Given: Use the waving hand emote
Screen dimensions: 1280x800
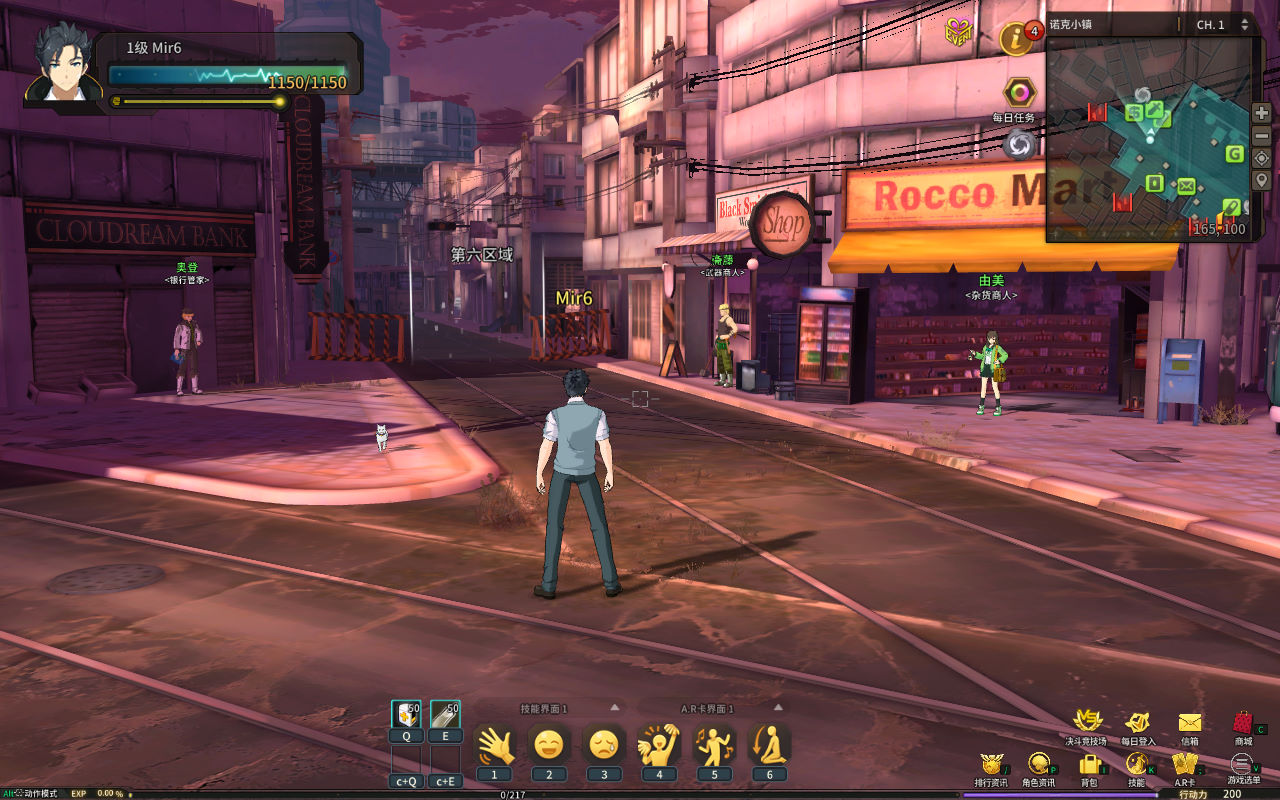Looking at the screenshot, I should tap(494, 745).
